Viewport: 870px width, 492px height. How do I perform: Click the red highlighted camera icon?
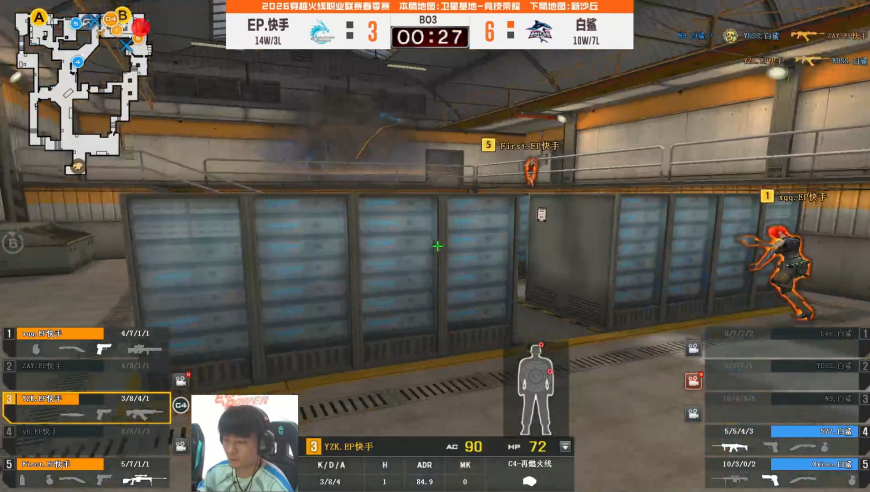tap(692, 381)
